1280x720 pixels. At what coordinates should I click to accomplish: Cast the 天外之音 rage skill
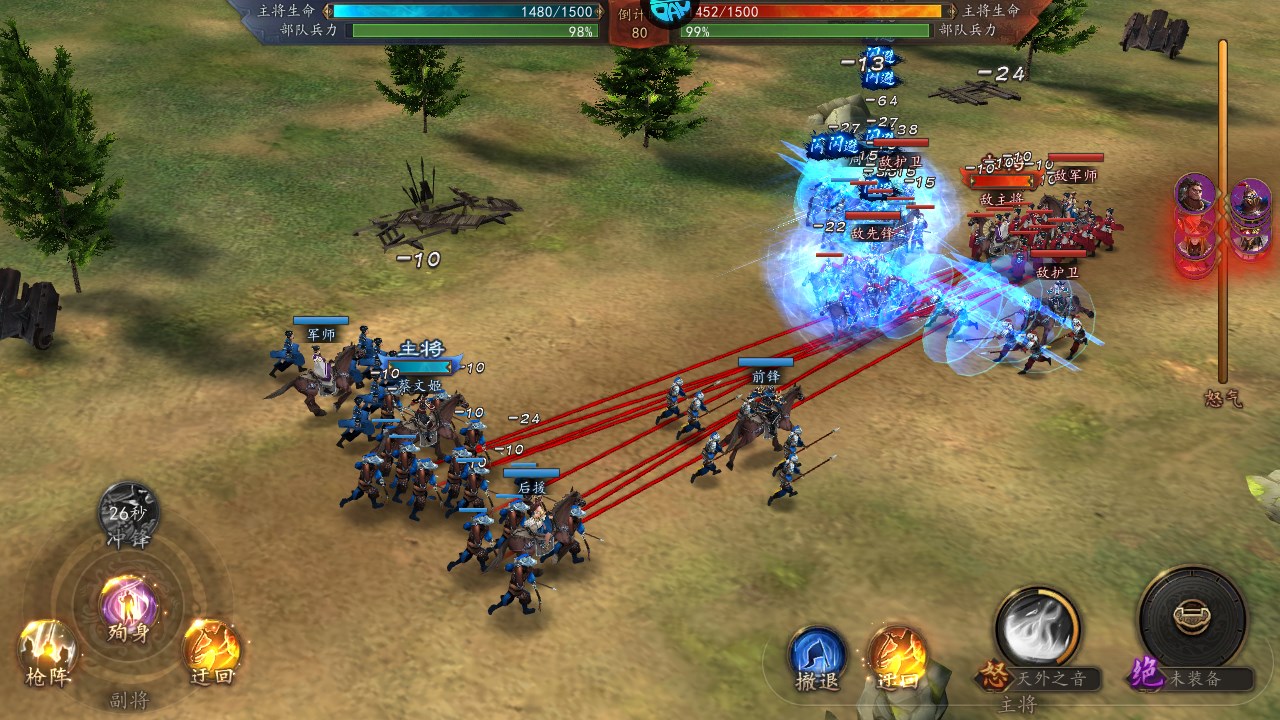[x=1037, y=630]
